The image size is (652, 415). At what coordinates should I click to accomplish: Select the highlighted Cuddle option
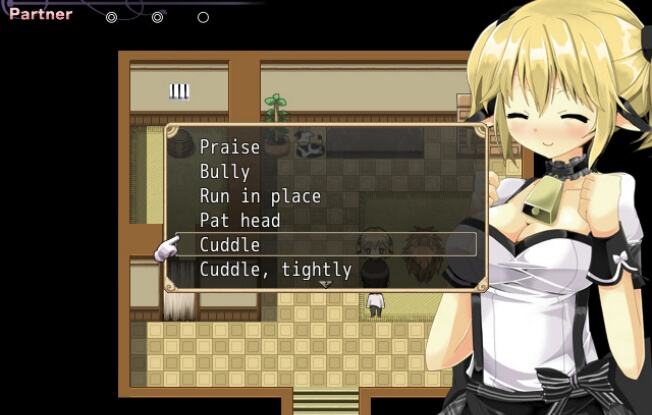[230, 245]
